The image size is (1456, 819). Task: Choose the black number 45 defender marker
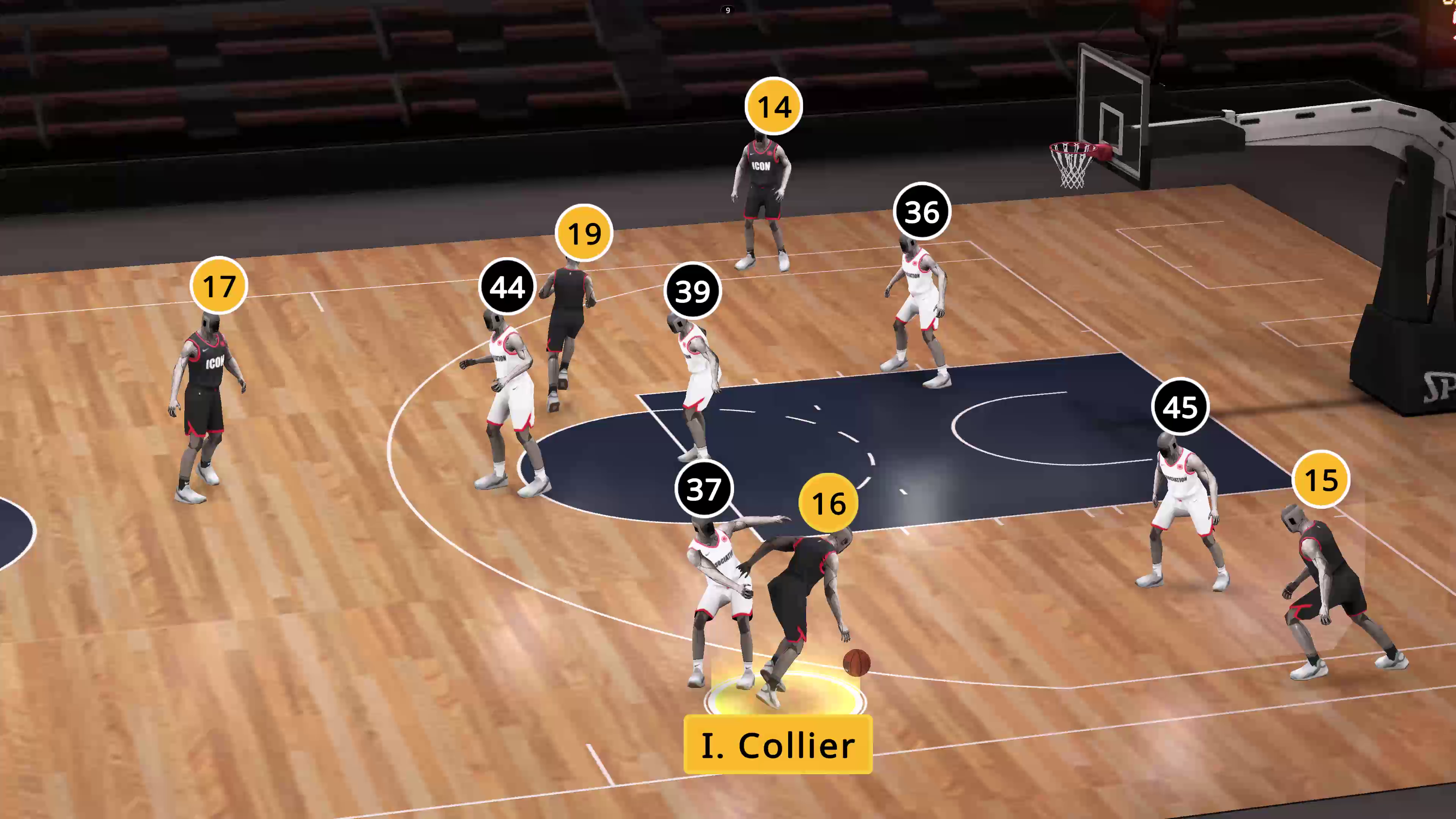click(1180, 406)
